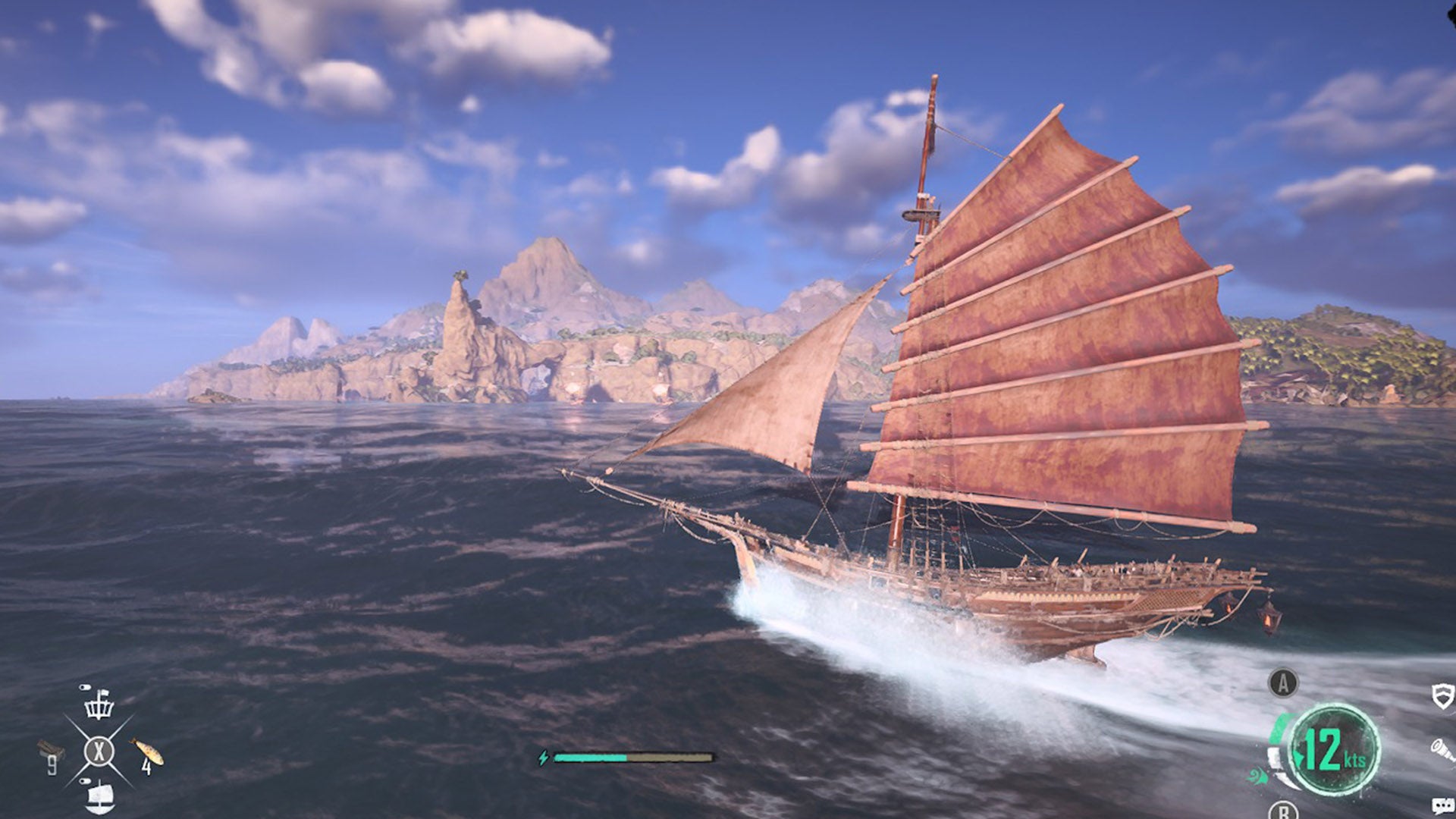Image resolution: width=1456 pixels, height=819 pixels.
Task: Click the white sail gauge segment
Action: click(x=1275, y=758)
